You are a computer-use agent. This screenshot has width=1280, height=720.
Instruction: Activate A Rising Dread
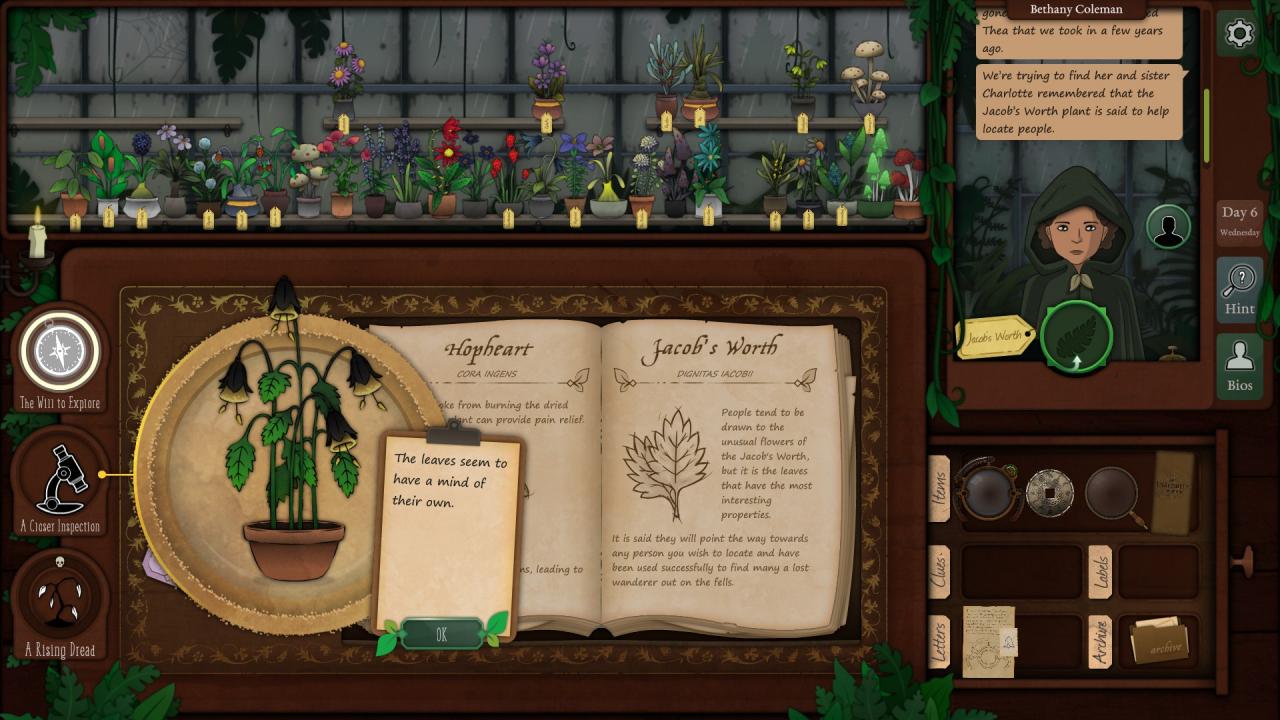pyautogui.click(x=60, y=599)
